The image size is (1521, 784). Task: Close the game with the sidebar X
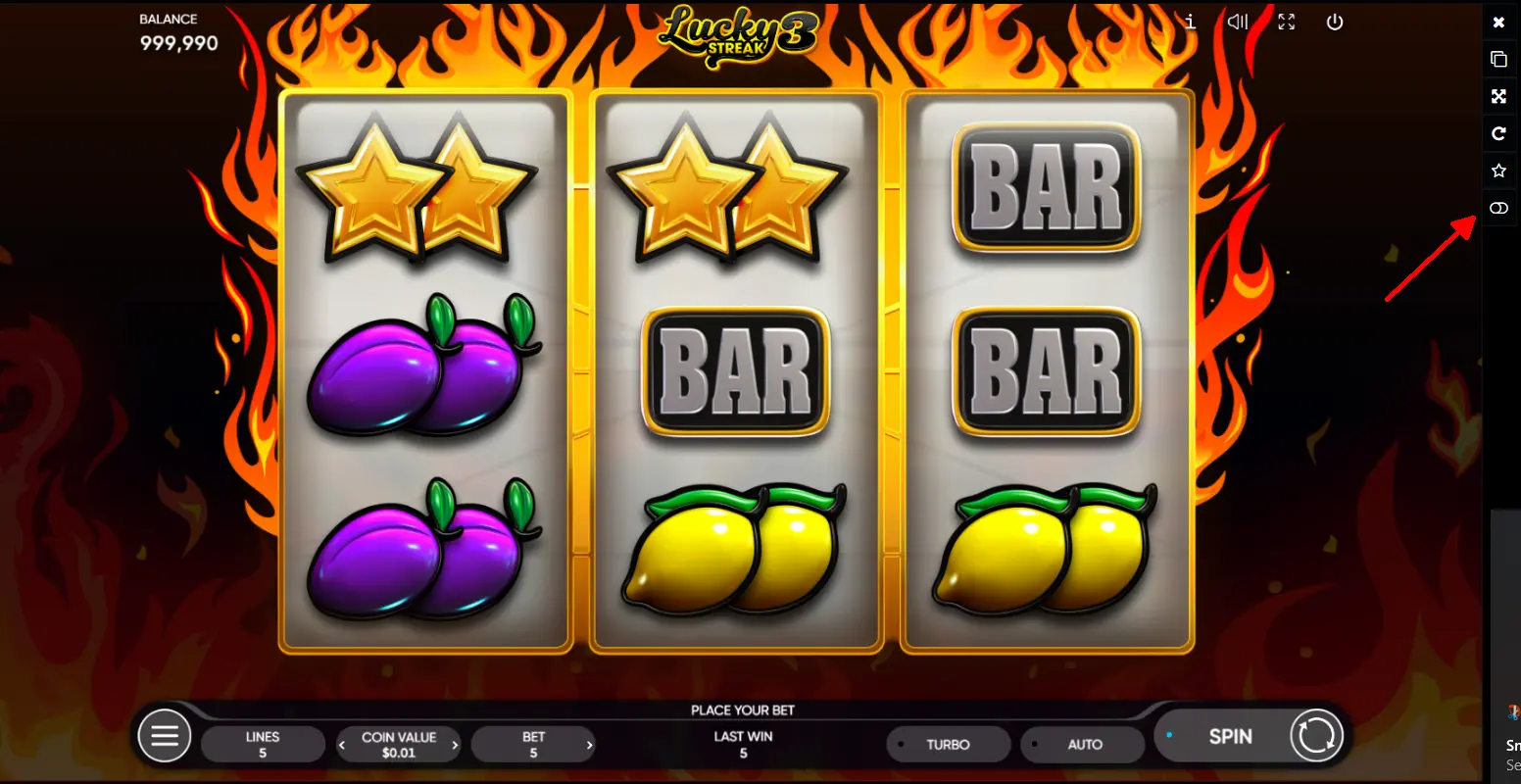point(1498,22)
